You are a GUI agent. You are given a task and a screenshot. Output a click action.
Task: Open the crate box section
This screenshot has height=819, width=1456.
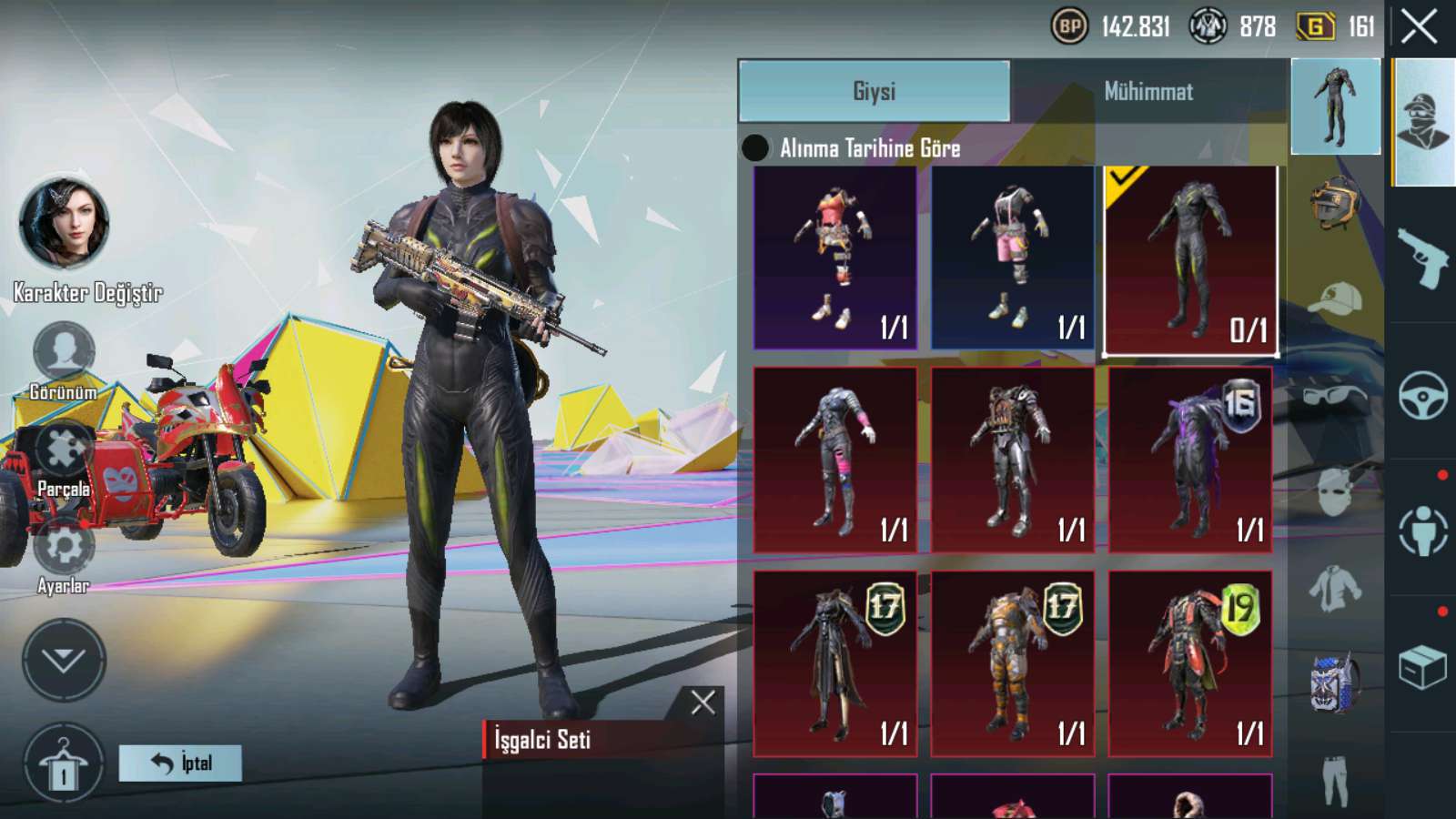(1422, 667)
